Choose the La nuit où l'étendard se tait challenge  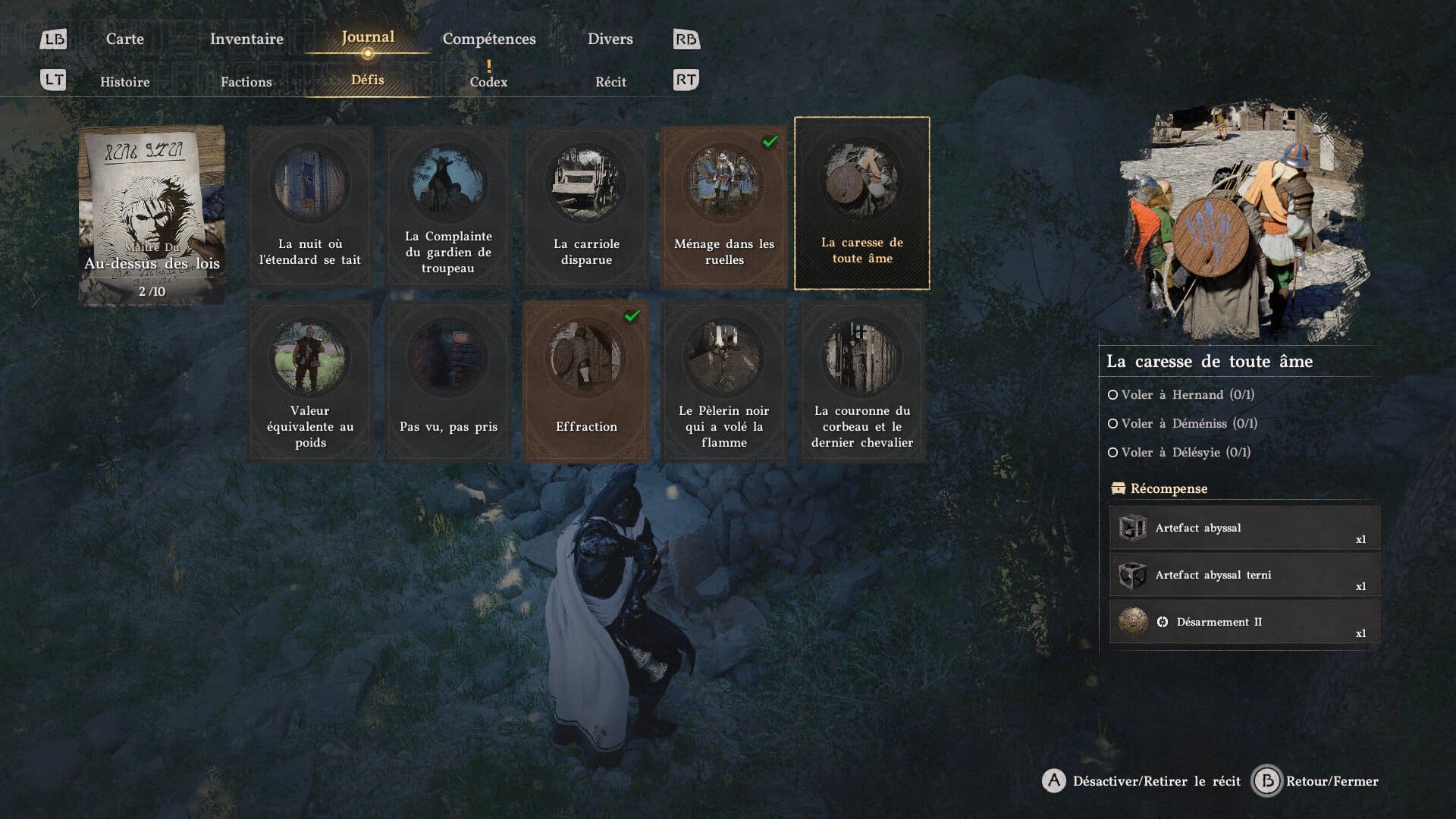[x=310, y=206]
